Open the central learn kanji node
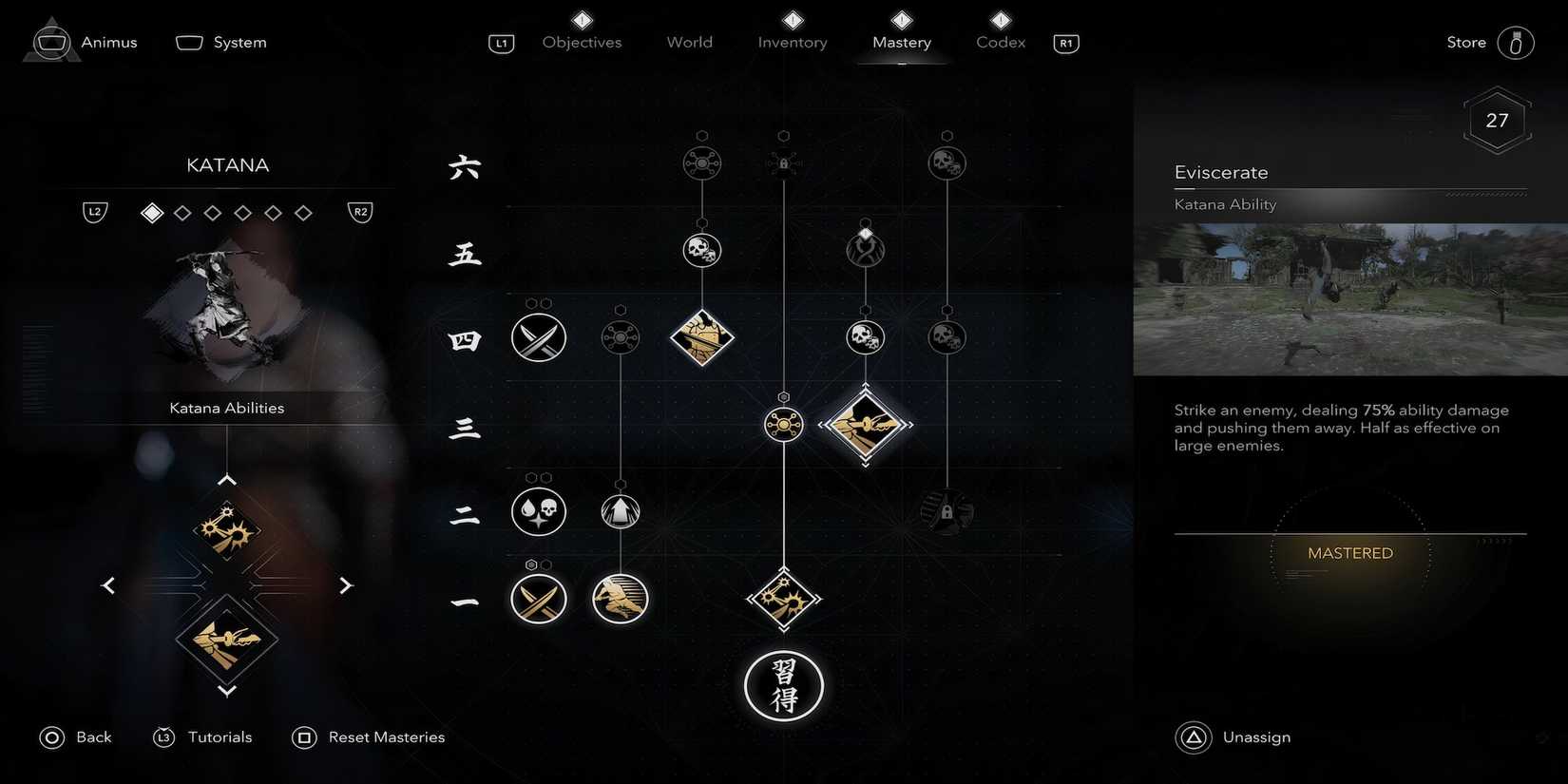The image size is (1568, 784). (783, 685)
